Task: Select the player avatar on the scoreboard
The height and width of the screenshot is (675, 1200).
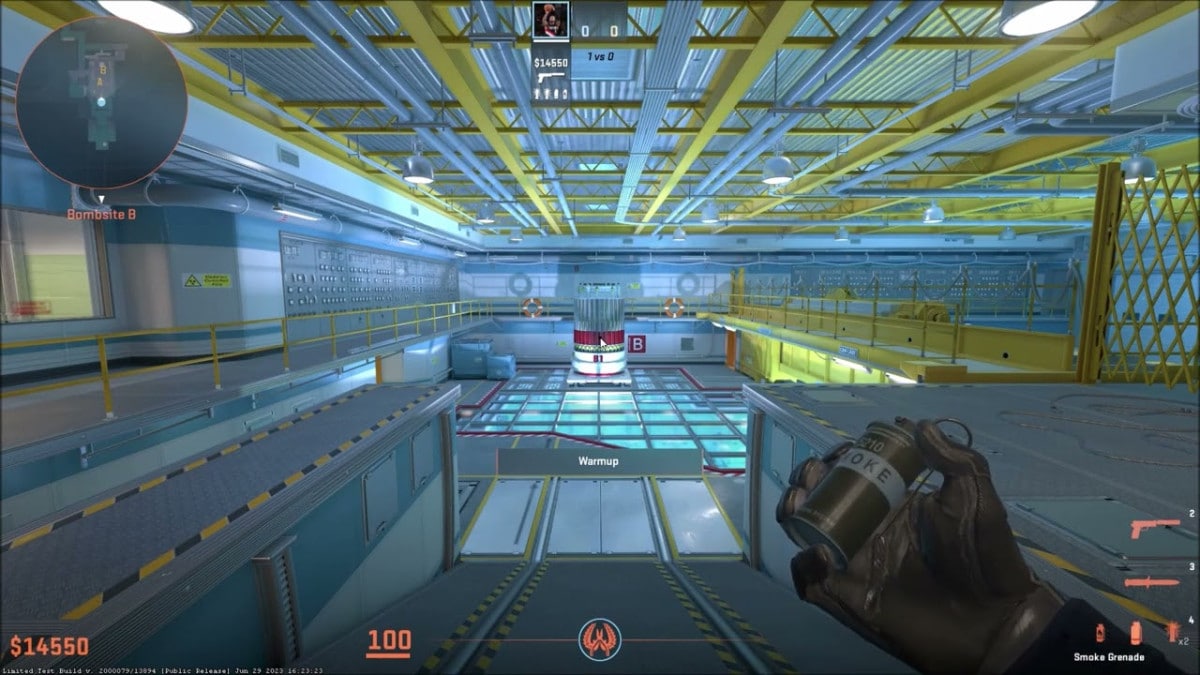Action: (x=550, y=19)
